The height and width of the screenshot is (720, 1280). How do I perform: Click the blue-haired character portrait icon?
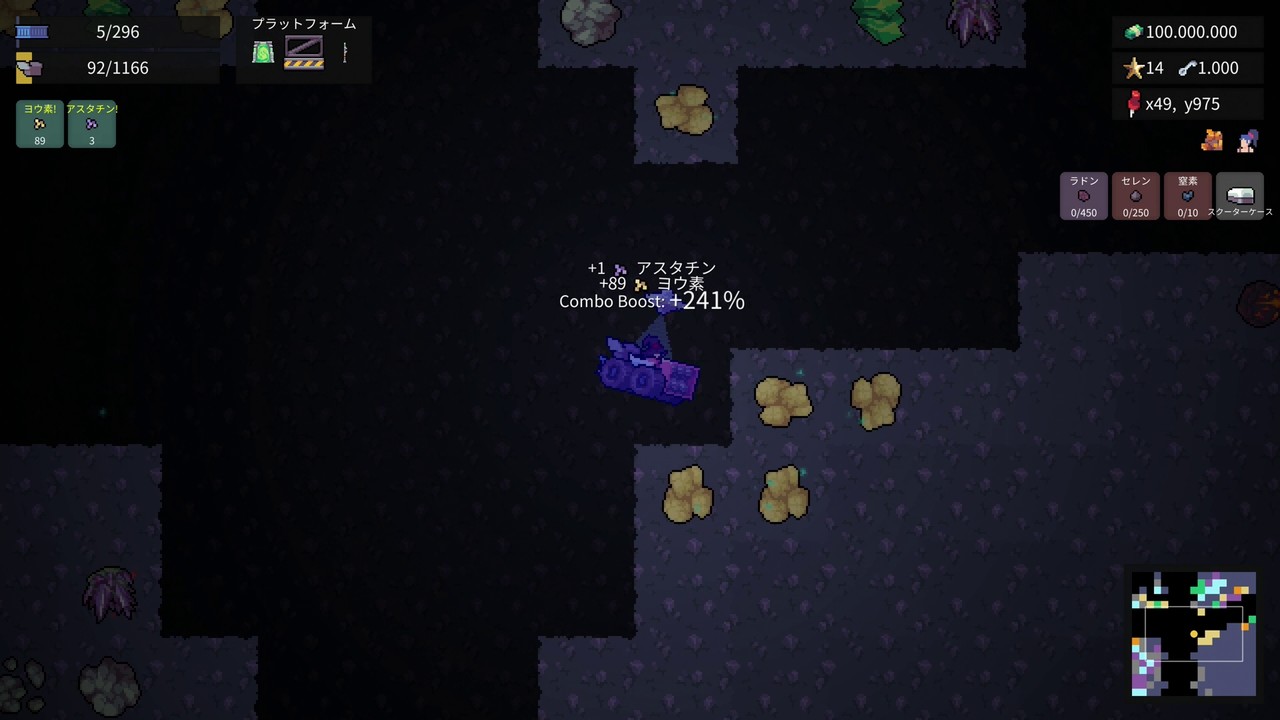point(1246,141)
